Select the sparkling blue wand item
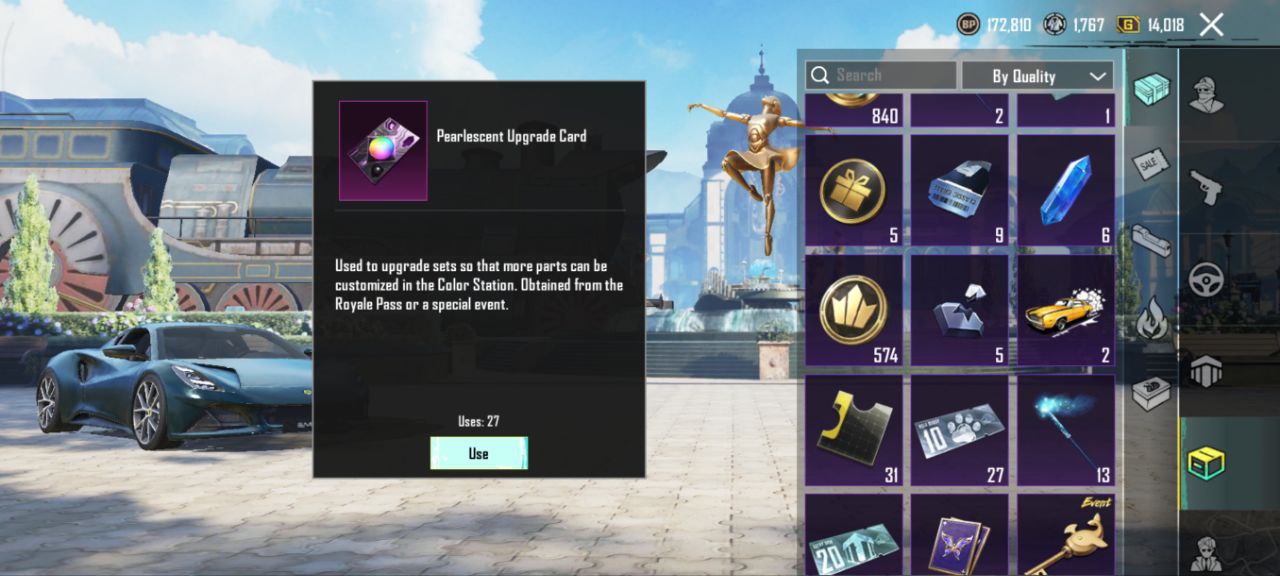This screenshot has height=576, width=1280. 1065,430
